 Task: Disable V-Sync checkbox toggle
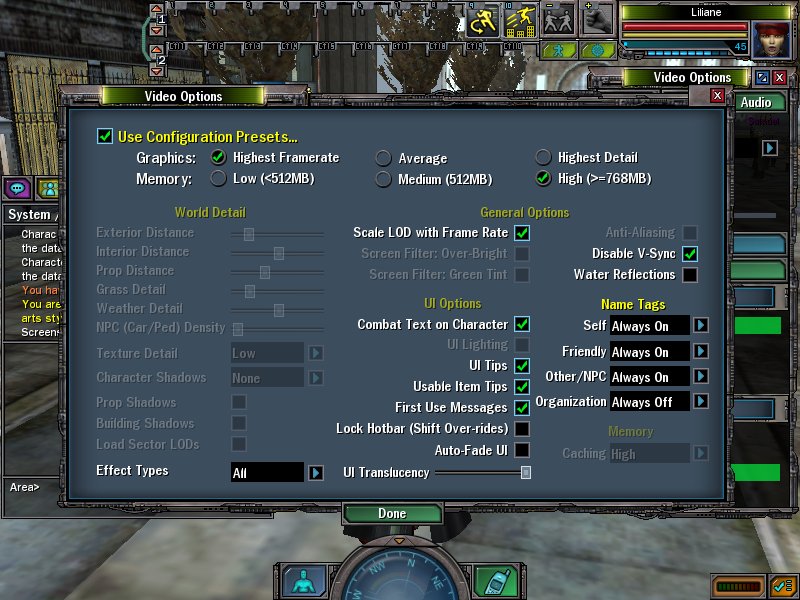coord(690,254)
